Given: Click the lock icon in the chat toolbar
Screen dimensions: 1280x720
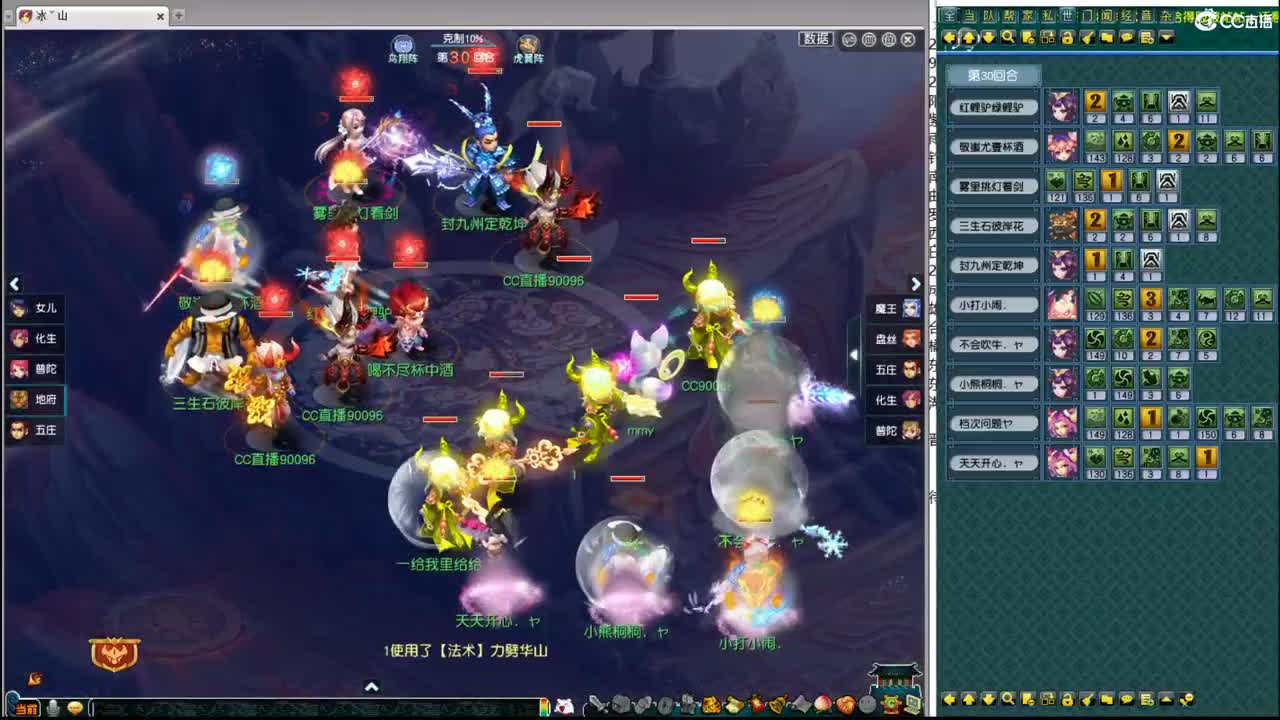Looking at the screenshot, I should point(1068,37).
